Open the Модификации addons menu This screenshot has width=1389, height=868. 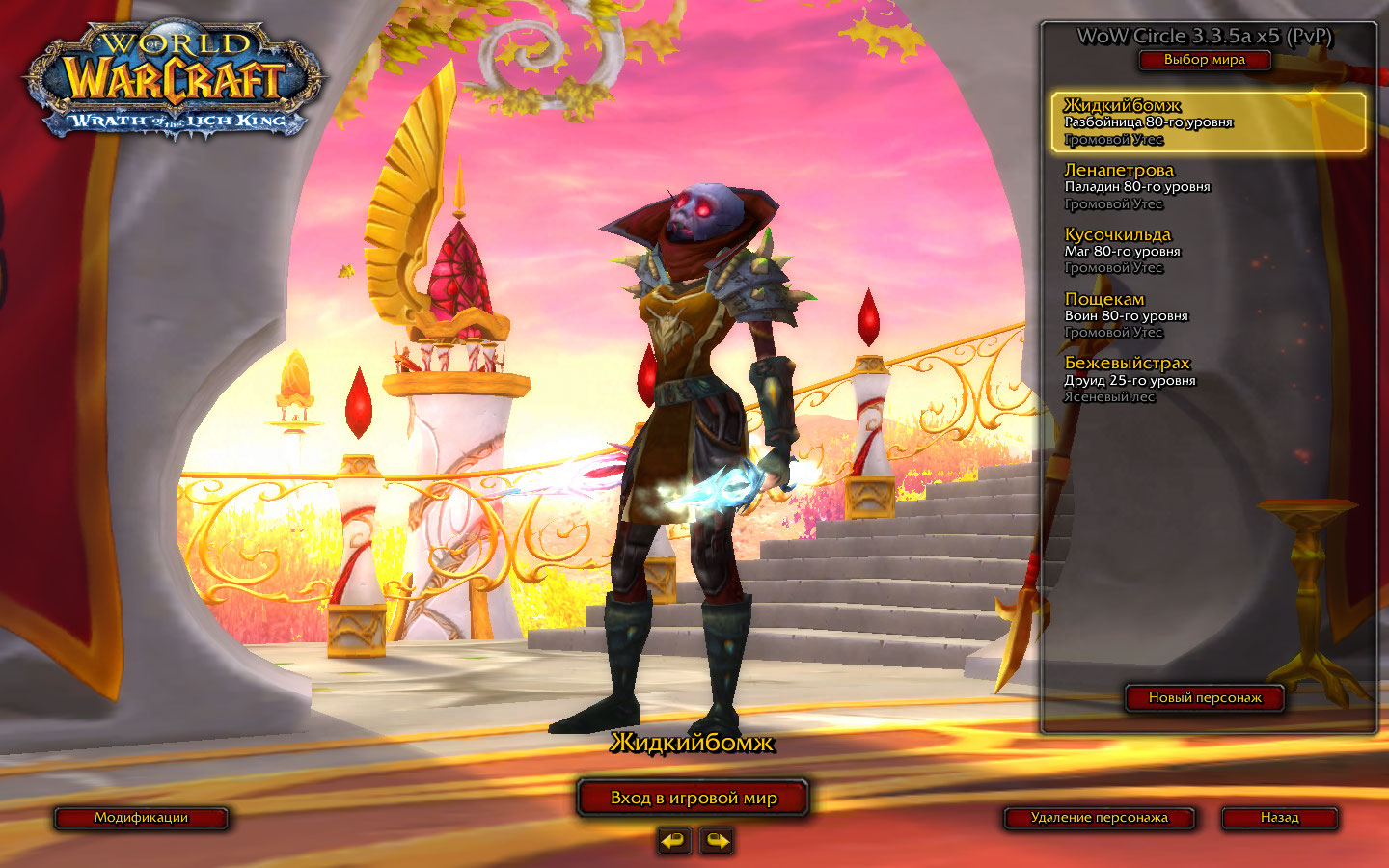tap(141, 818)
